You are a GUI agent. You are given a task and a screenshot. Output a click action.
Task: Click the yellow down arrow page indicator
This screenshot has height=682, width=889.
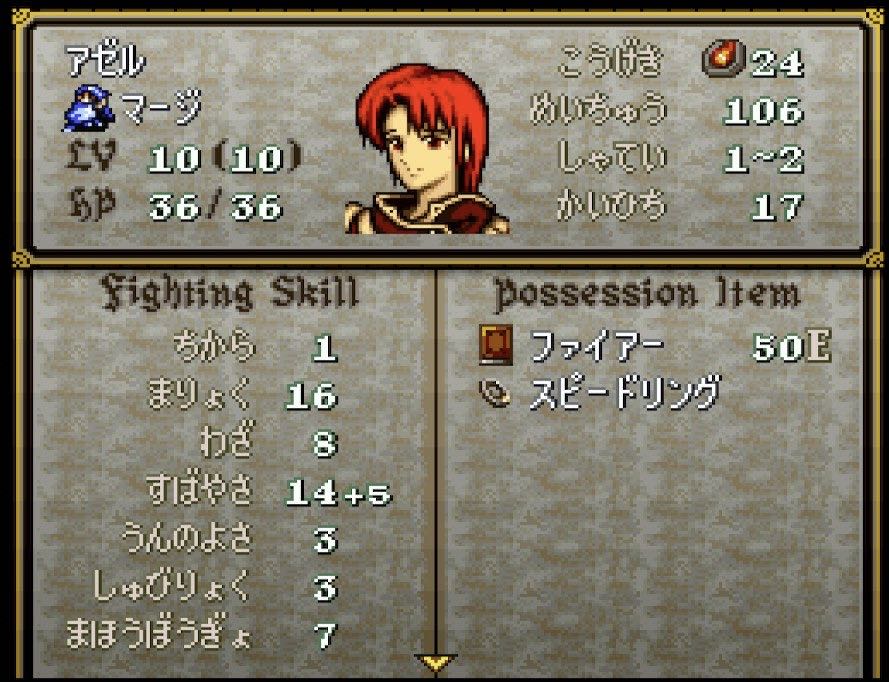tap(435, 662)
